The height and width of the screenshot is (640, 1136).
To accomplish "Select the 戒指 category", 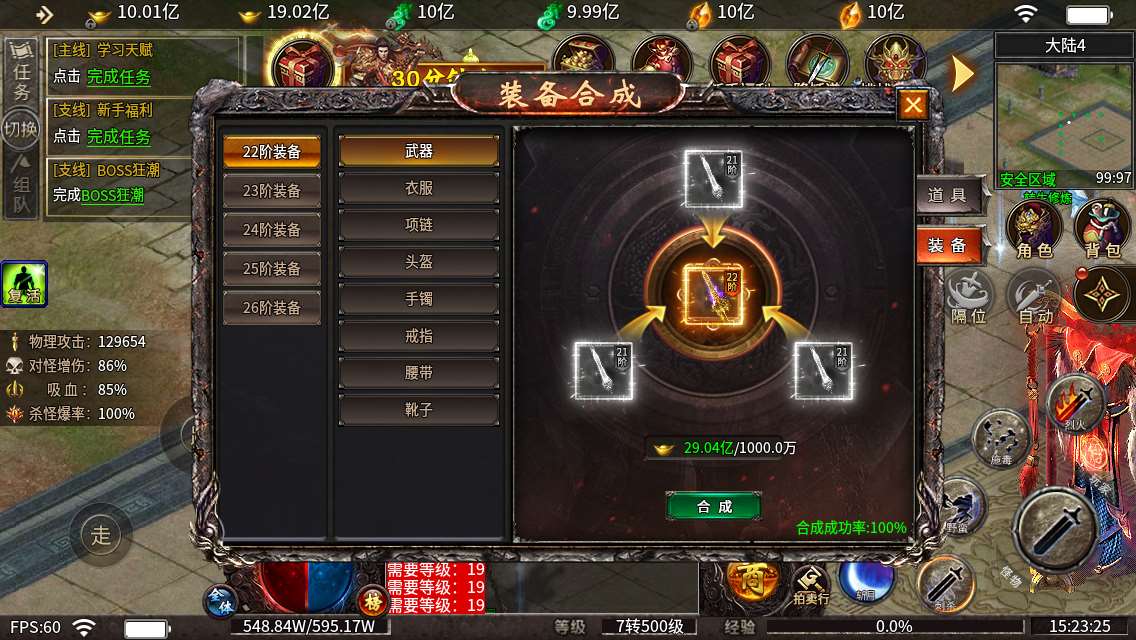I will (419, 336).
